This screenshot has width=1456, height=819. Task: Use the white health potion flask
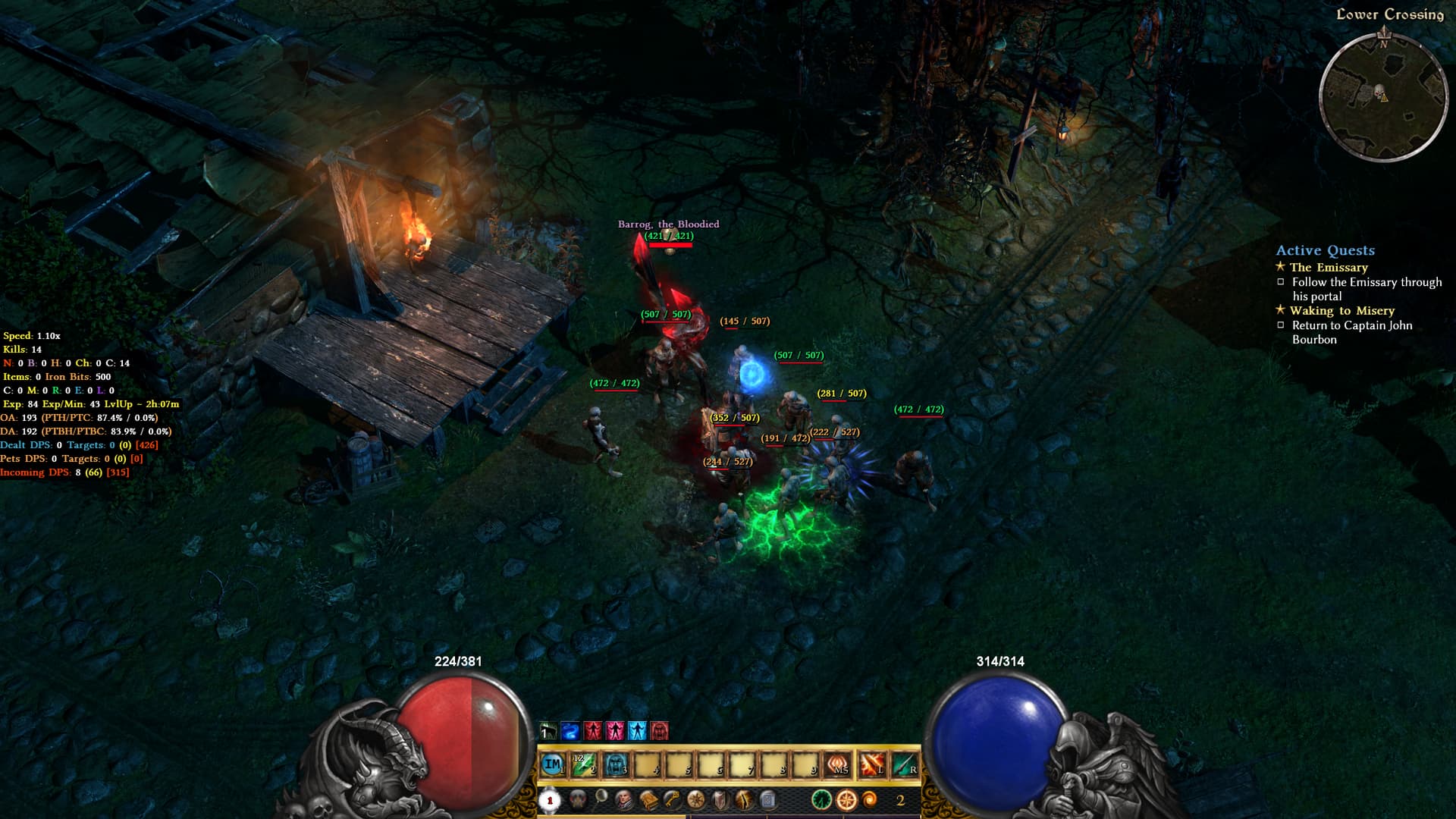pos(550,800)
